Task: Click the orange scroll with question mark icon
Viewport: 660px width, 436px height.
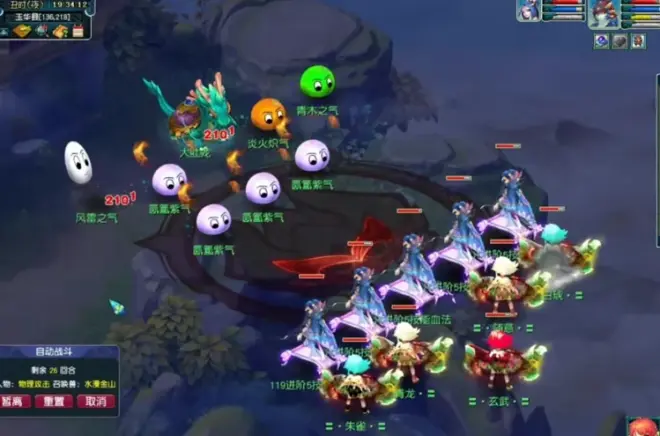Action: pyautogui.click(x=61, y=32)
